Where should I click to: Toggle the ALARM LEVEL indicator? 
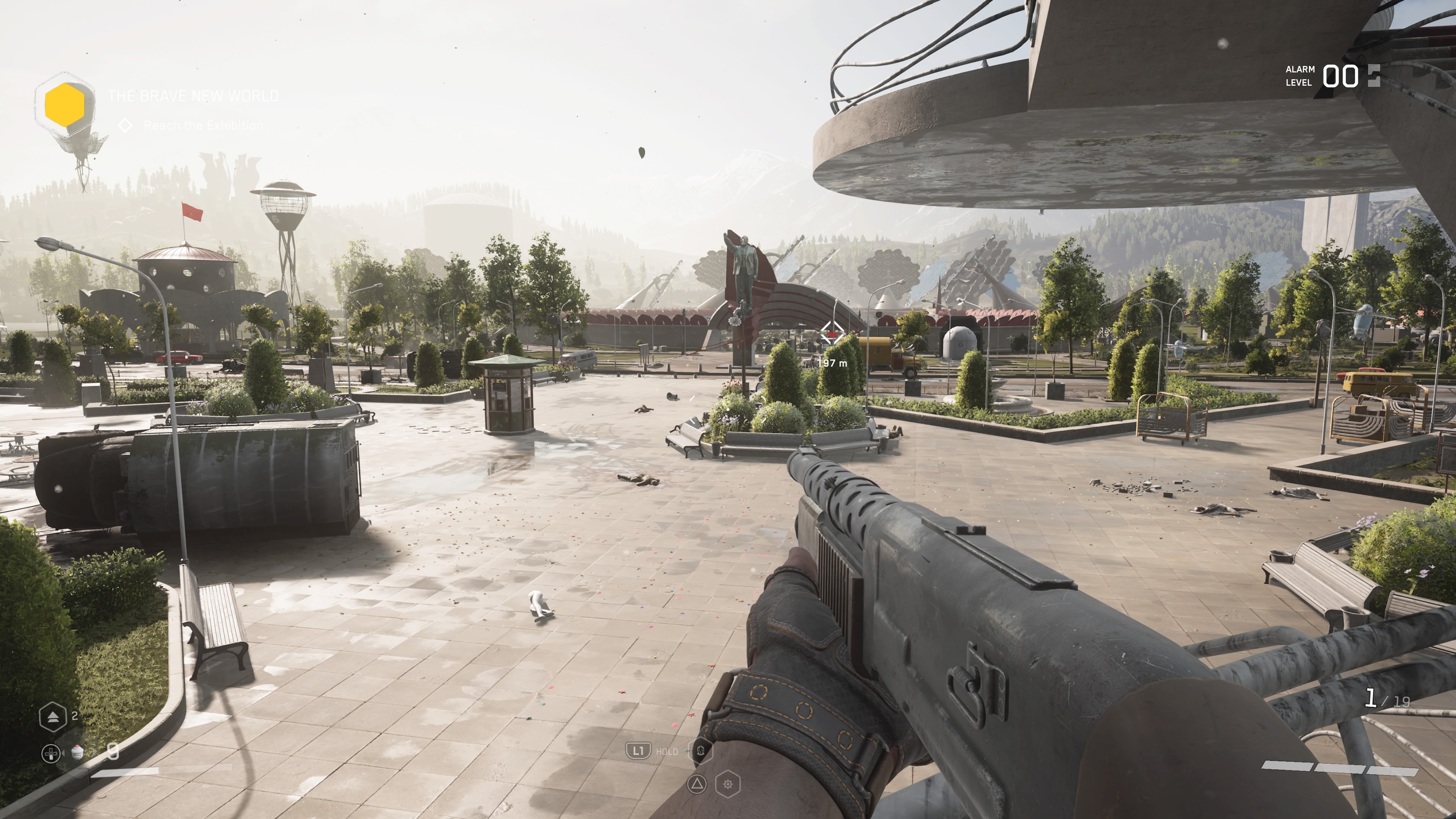point(1300,75)
